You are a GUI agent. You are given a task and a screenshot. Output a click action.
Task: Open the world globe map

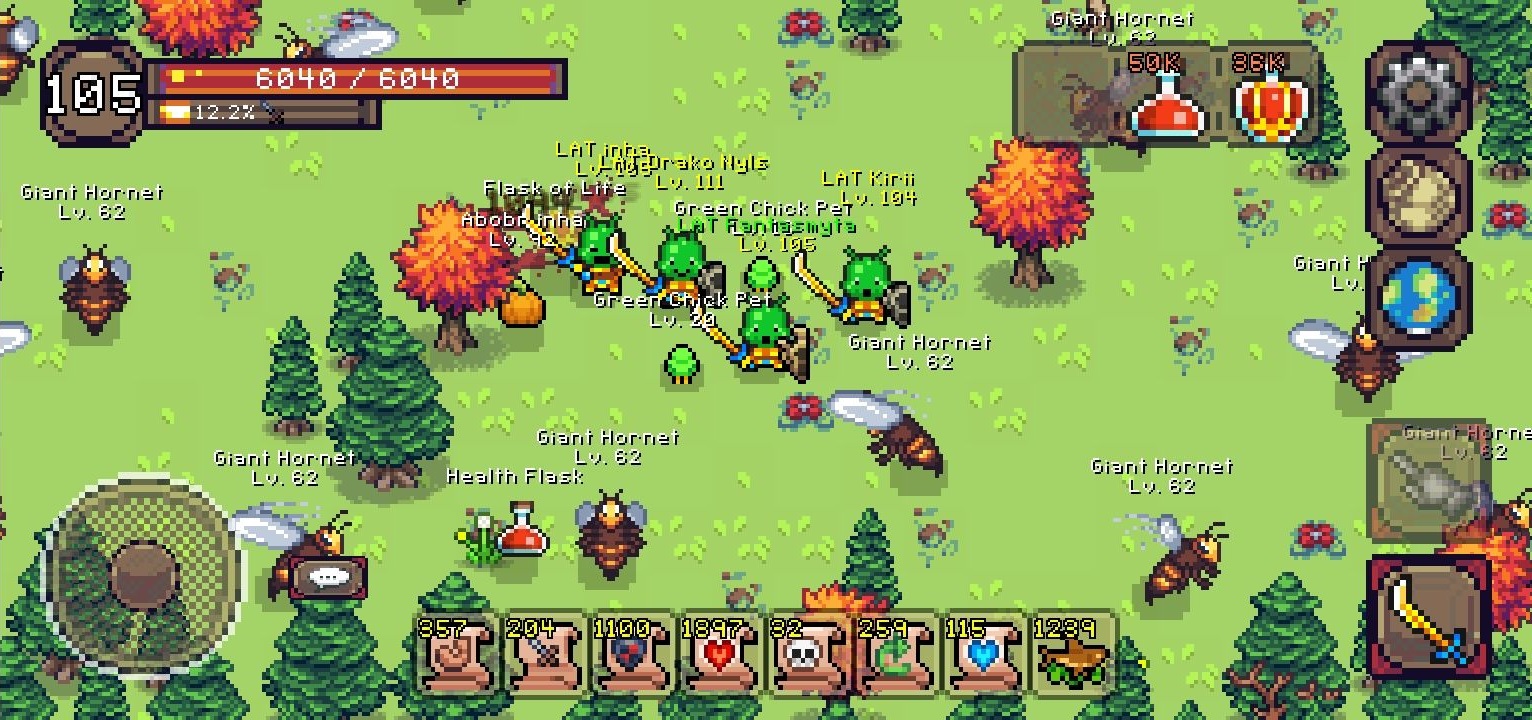pos(1418,298)
